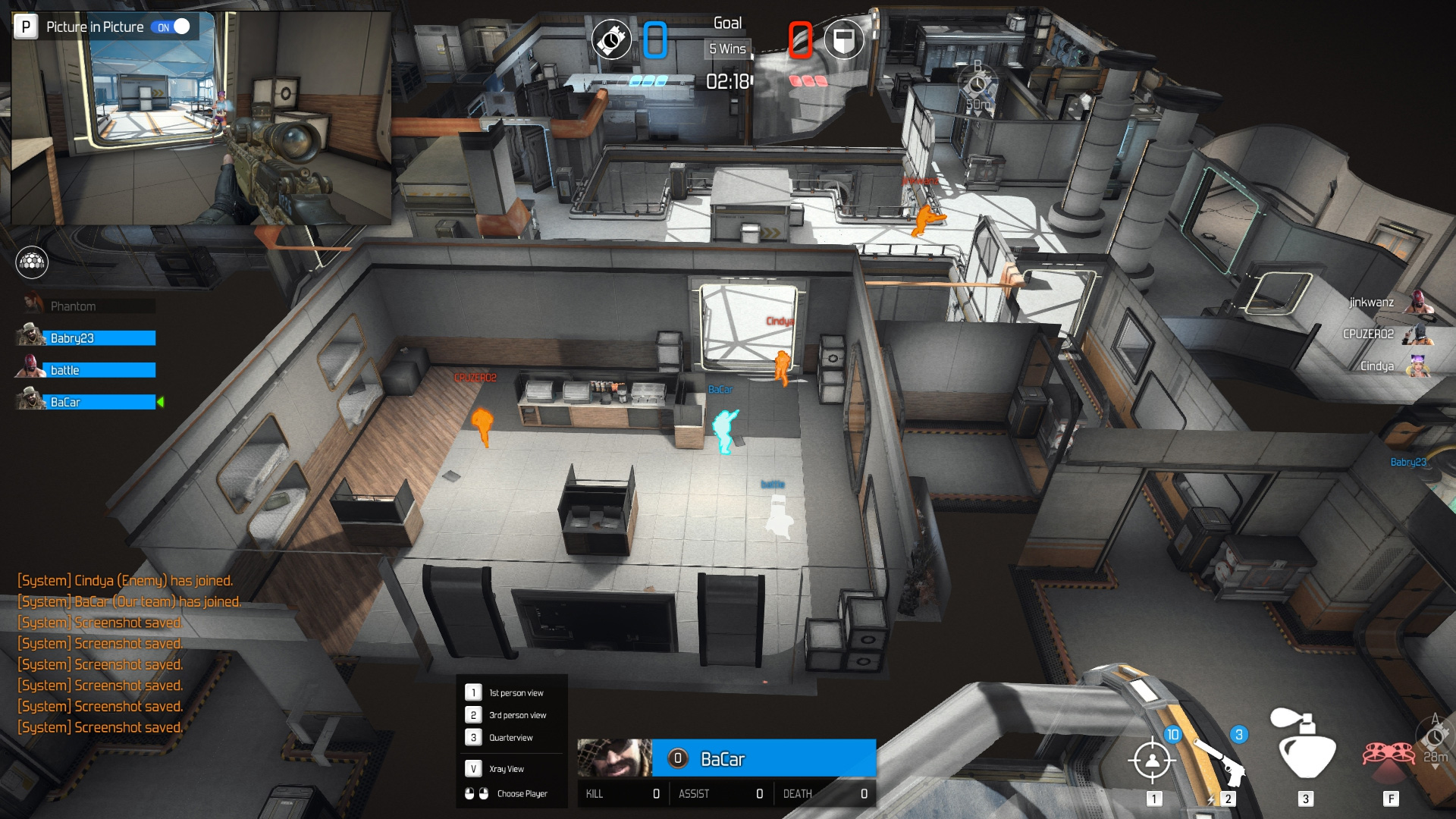Viewport: 1456px width, 819px height.
Task: Select Phantom in the team list
Action: tap(87, 306)
